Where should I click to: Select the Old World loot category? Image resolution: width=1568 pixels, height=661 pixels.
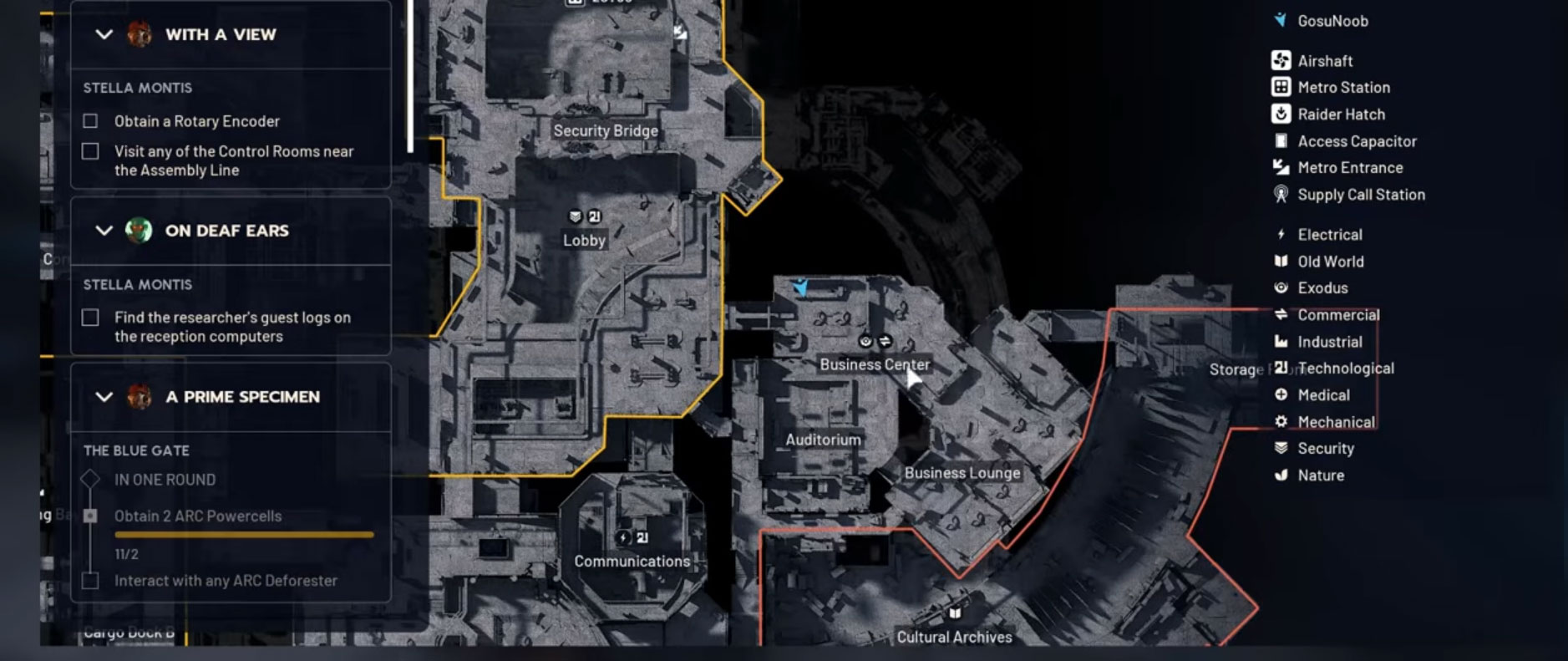click(x=1329, y=262)
